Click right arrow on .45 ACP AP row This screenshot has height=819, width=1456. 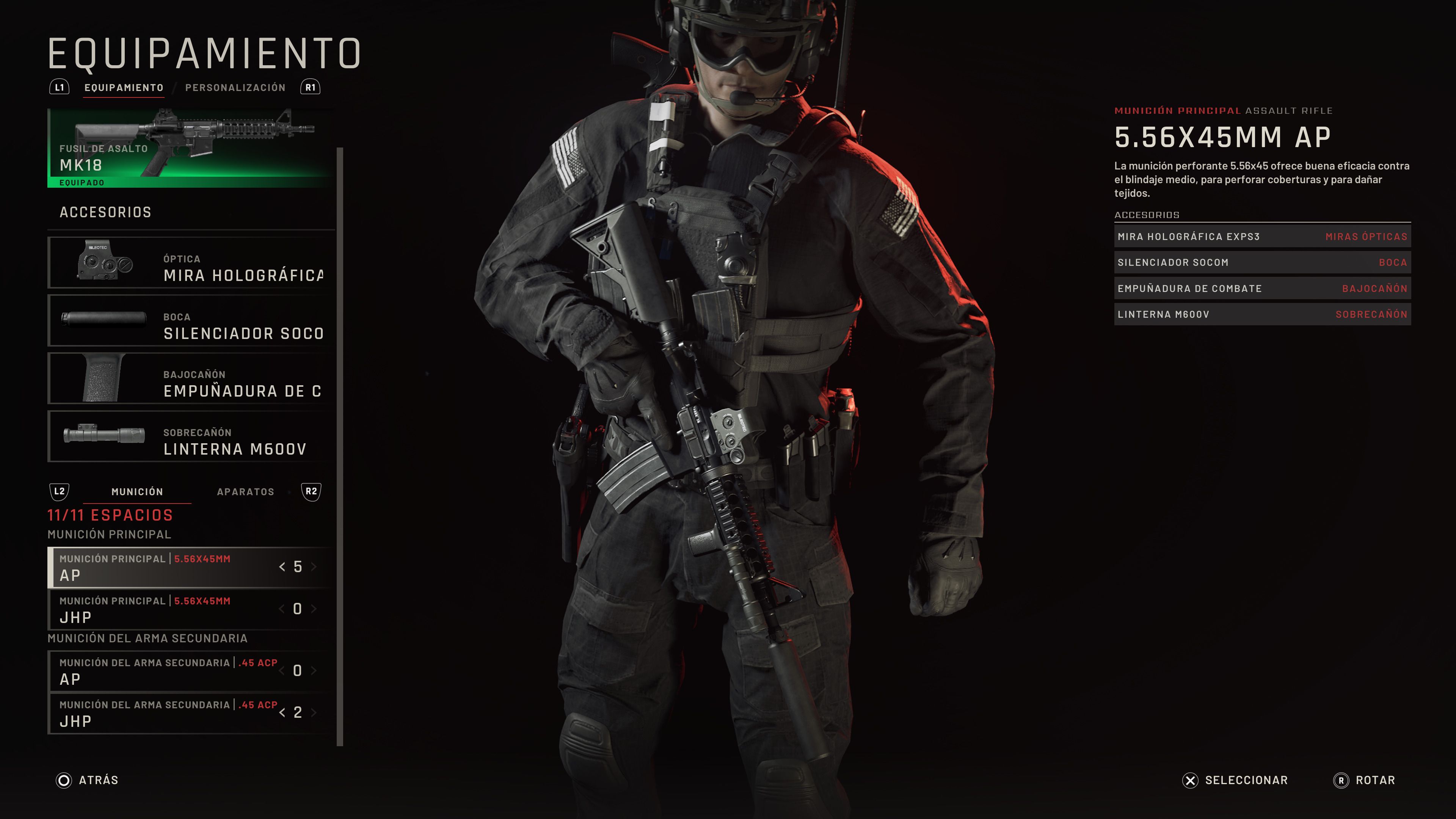[x=315, y=671]
